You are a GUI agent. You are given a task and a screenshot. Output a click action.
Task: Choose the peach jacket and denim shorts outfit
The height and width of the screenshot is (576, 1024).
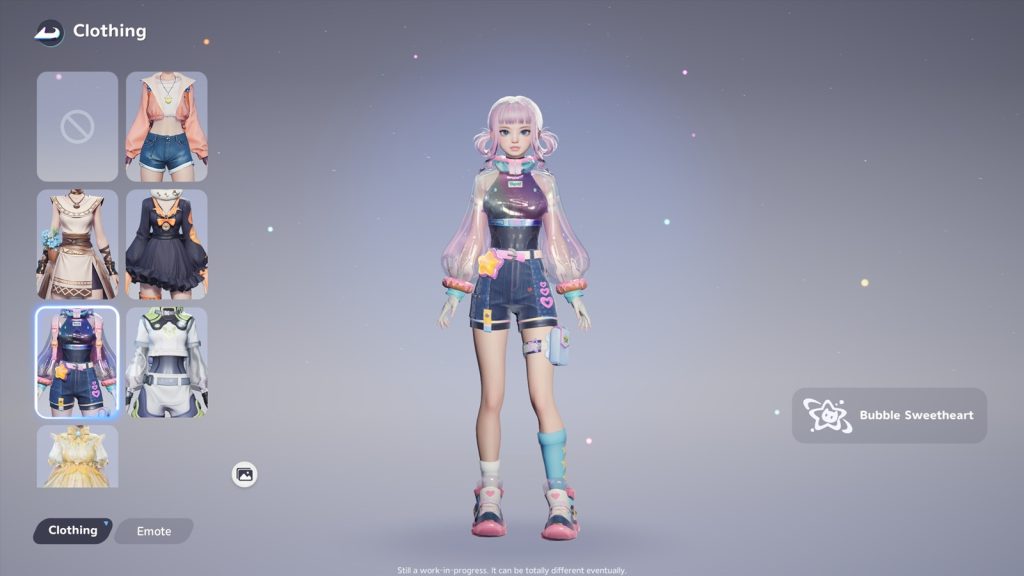coord(166,126)
